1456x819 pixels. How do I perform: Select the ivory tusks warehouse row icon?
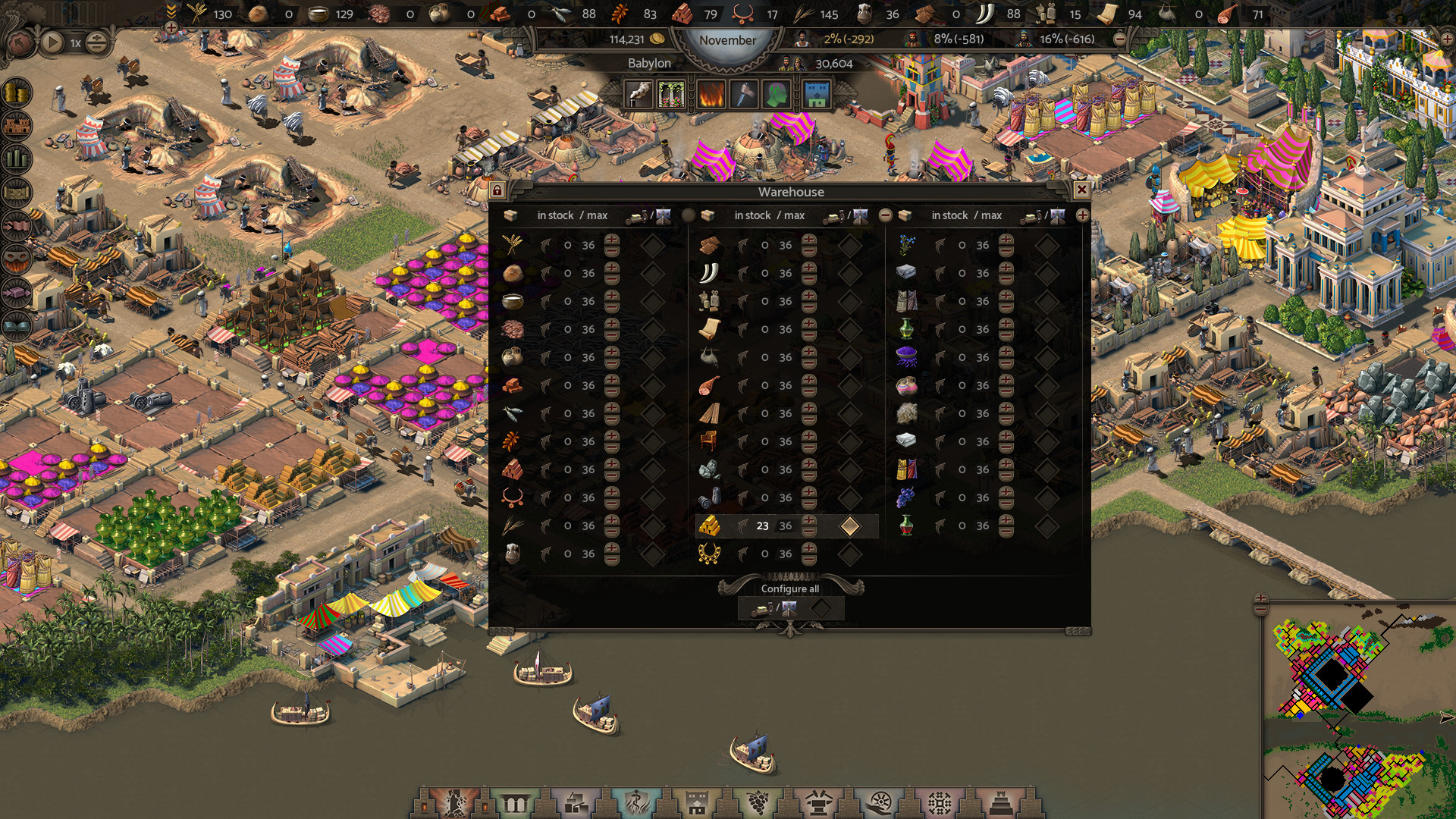coord(709,273)
